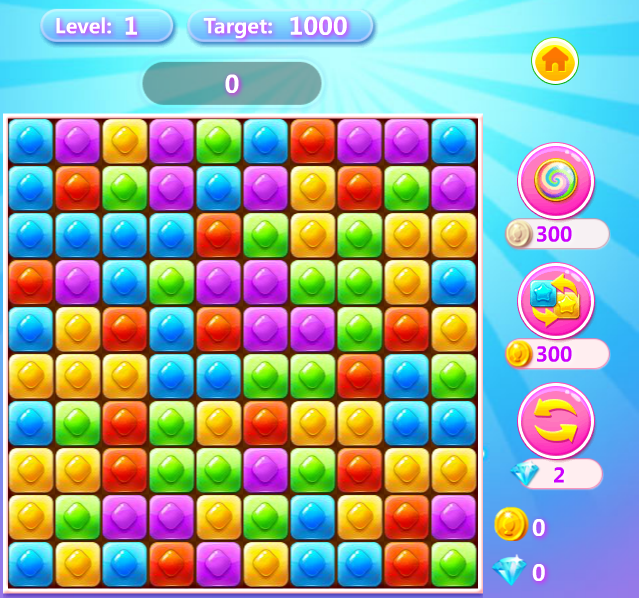639x598 pixels.
Task: Activate the rainbow swirl candy power-up
Action: [556, 181]
